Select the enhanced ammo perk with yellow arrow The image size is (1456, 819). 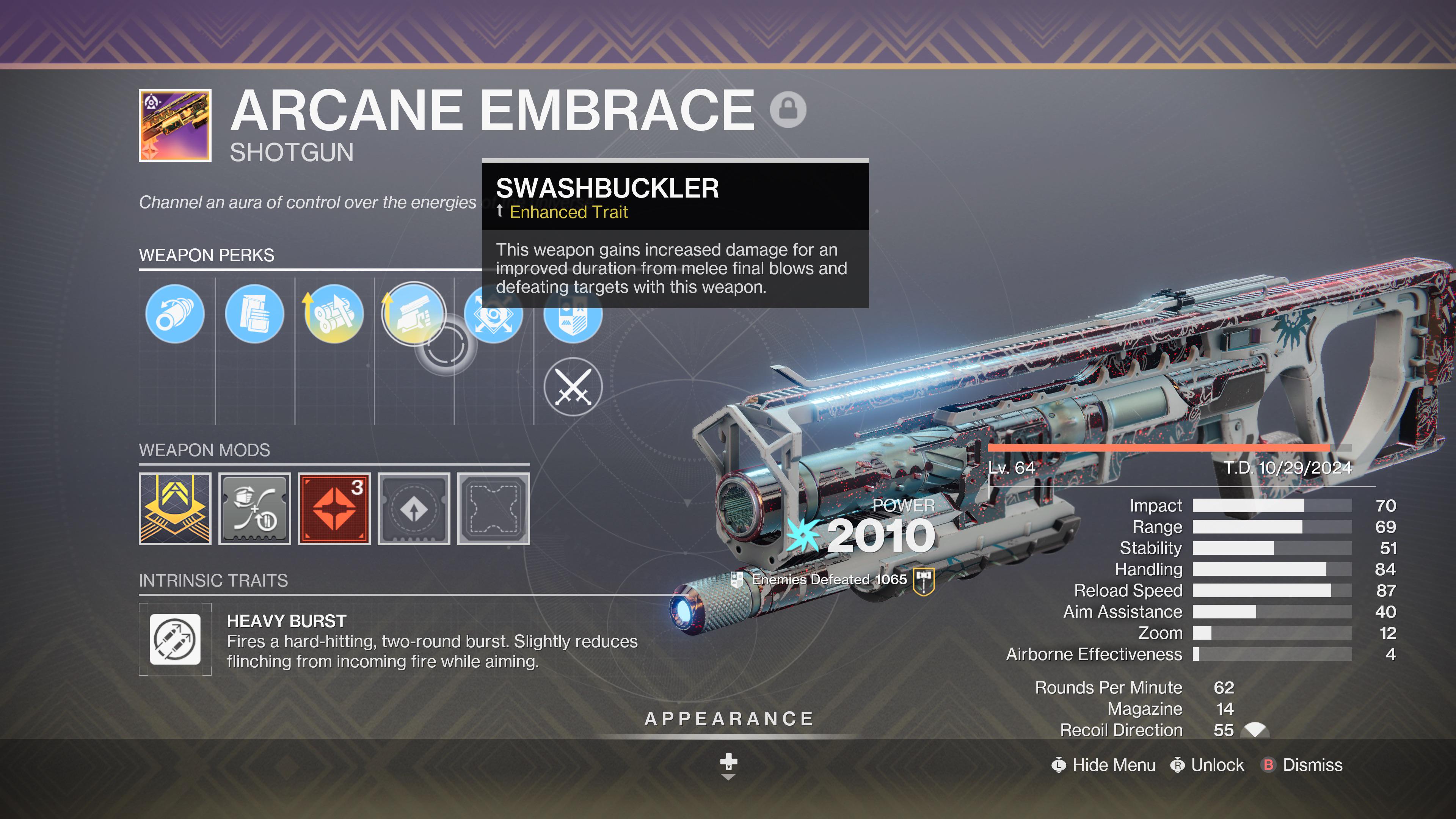(334, 314)
